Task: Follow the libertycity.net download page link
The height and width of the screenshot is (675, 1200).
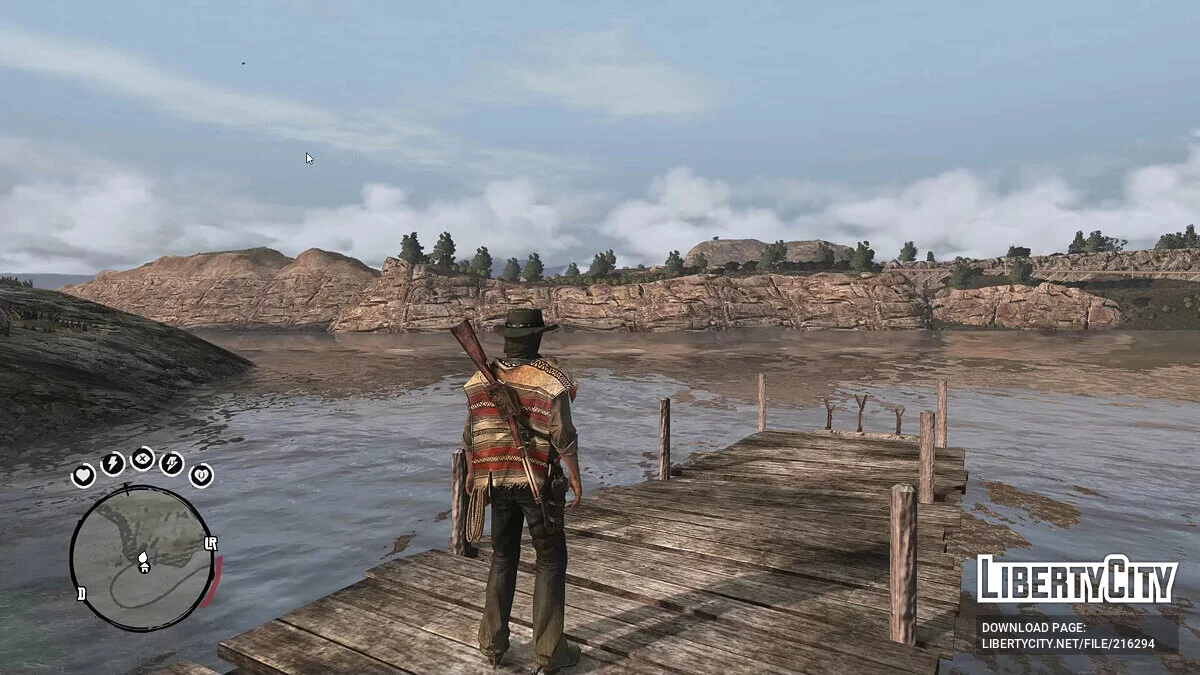Action: [x=1068, y=635]
